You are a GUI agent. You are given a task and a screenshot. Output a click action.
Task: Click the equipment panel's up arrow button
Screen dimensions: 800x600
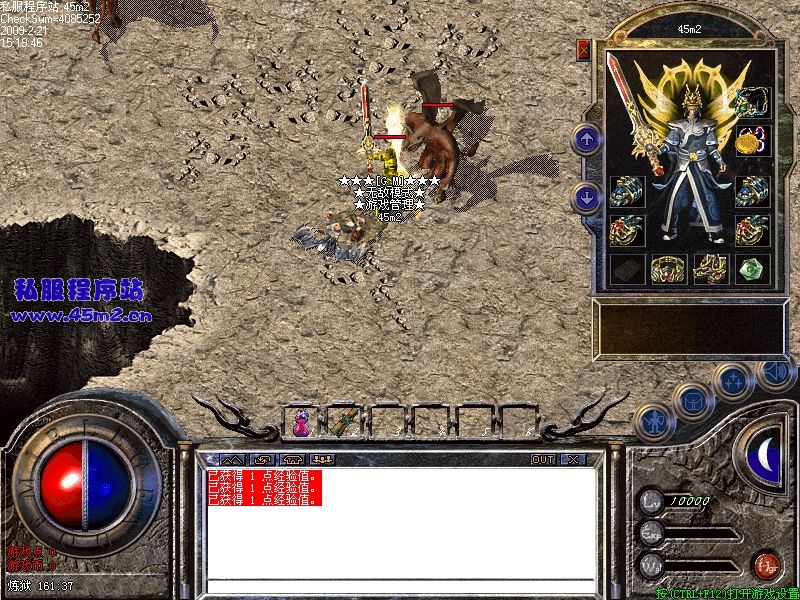pyautogui.click(x=586, y=138)
